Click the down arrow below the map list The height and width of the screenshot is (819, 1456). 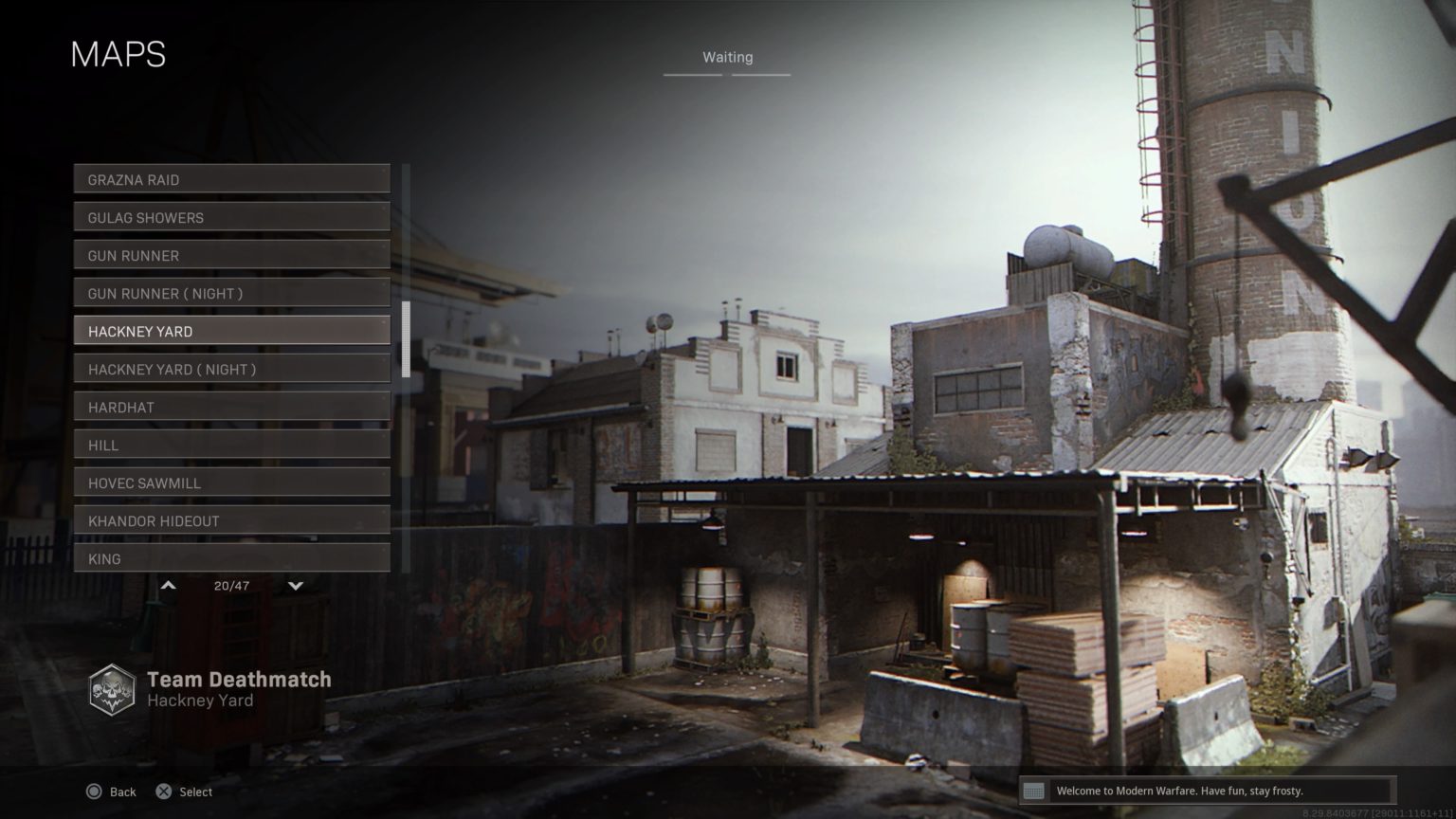coord(295,586)
